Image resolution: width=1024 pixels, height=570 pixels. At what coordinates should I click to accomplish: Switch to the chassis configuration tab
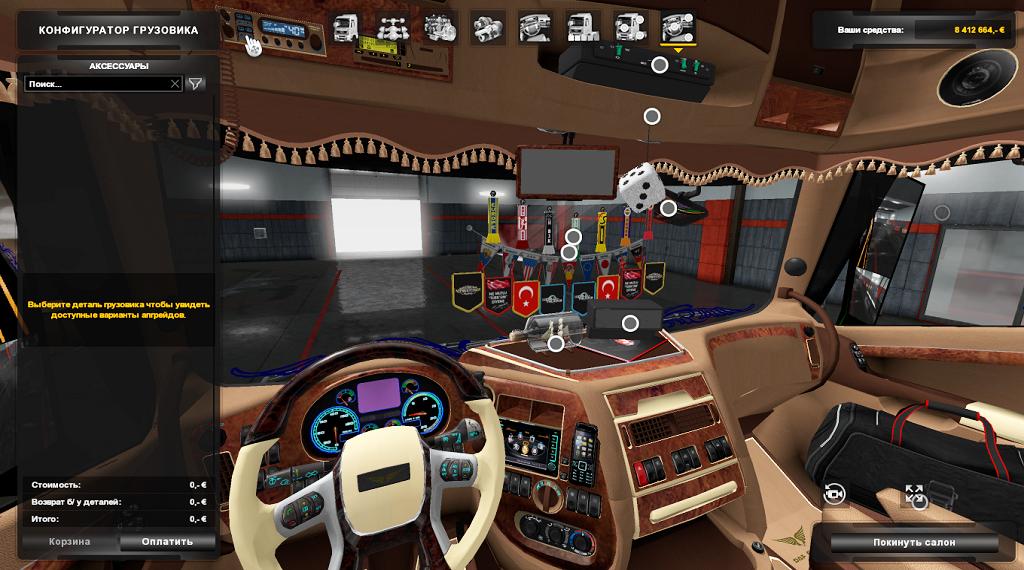point(391,27)
